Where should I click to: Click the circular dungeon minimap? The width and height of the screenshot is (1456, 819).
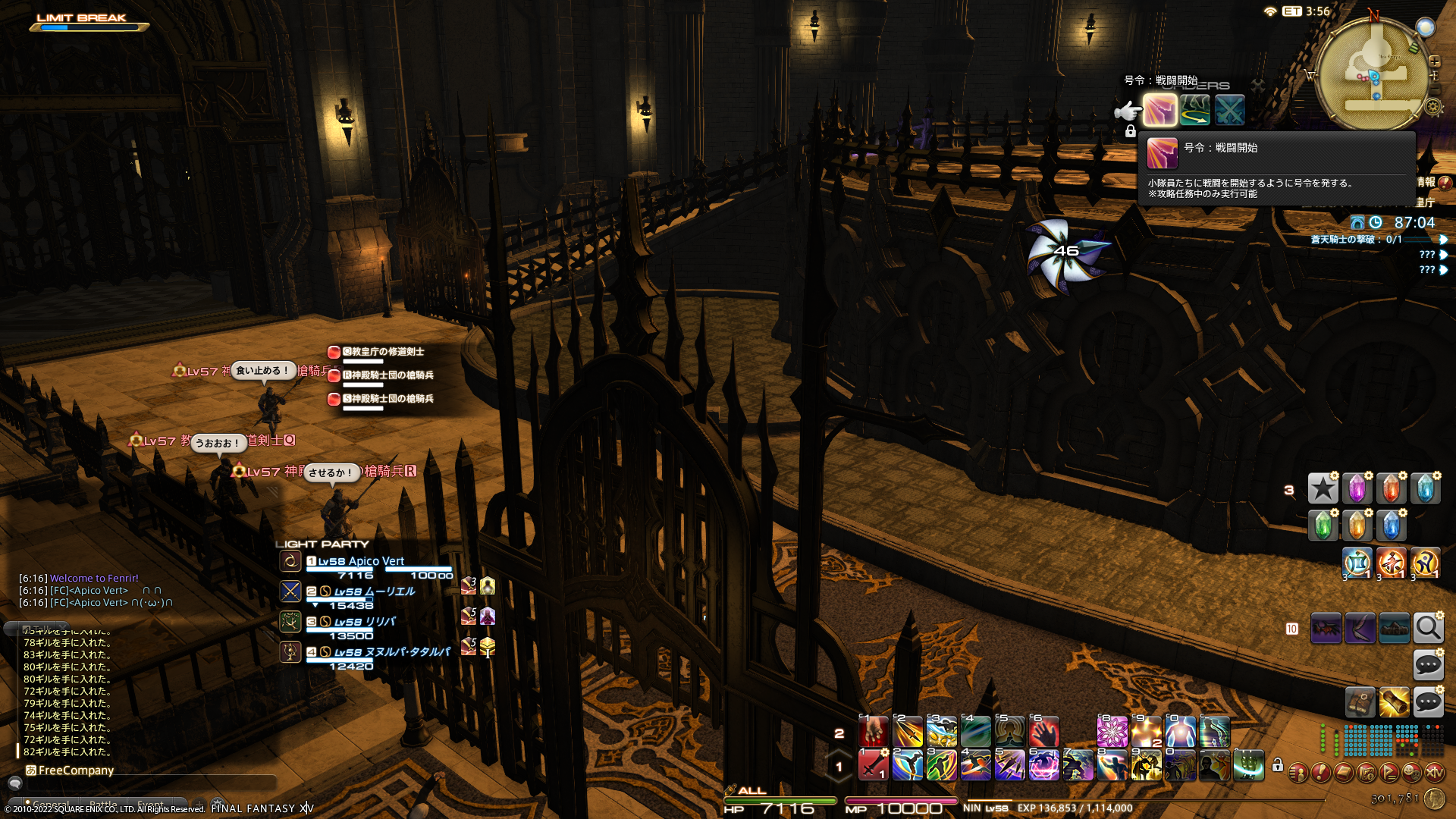[x=1372, y=76]
